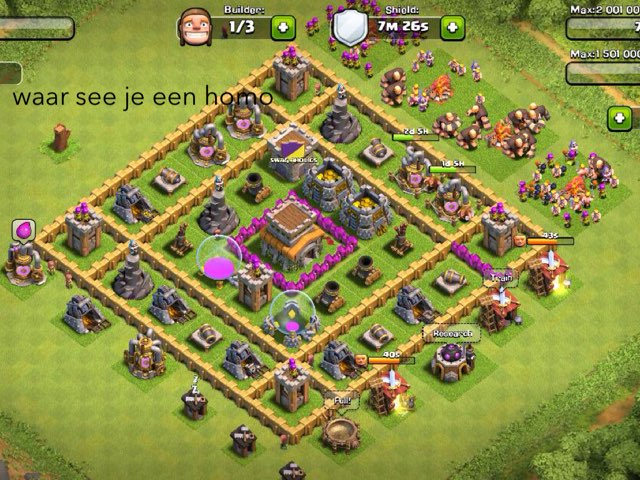Select the builder face icon
Screen dimensions: 640x480
coord(195,27)
